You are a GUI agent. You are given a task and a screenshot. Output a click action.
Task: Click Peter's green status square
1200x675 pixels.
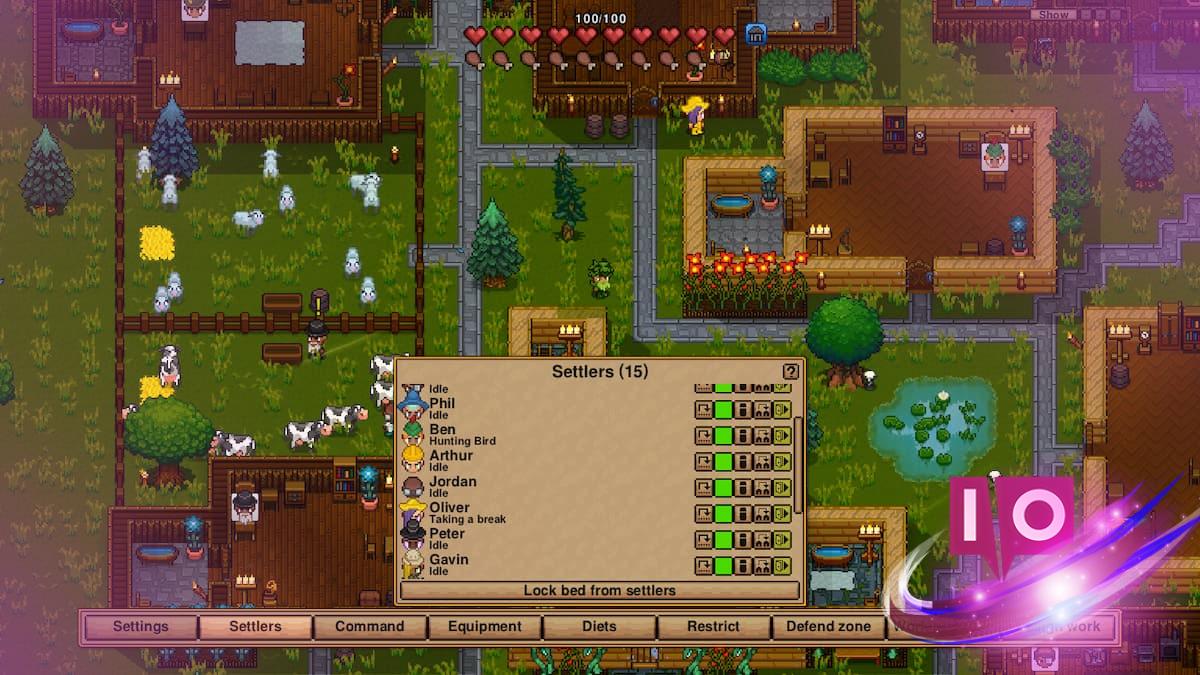pos(723,540)
